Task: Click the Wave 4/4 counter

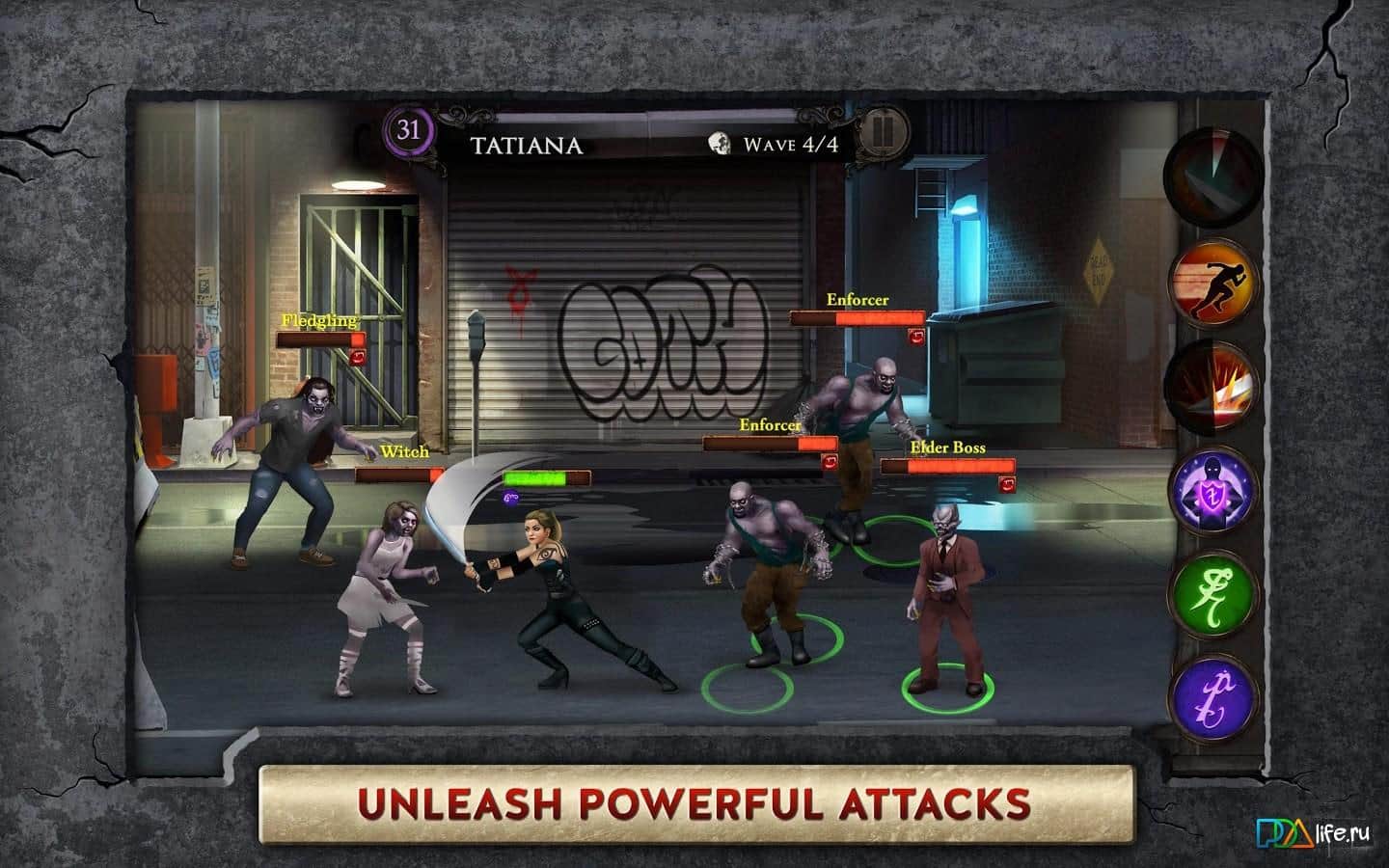Action: [791, 146]
